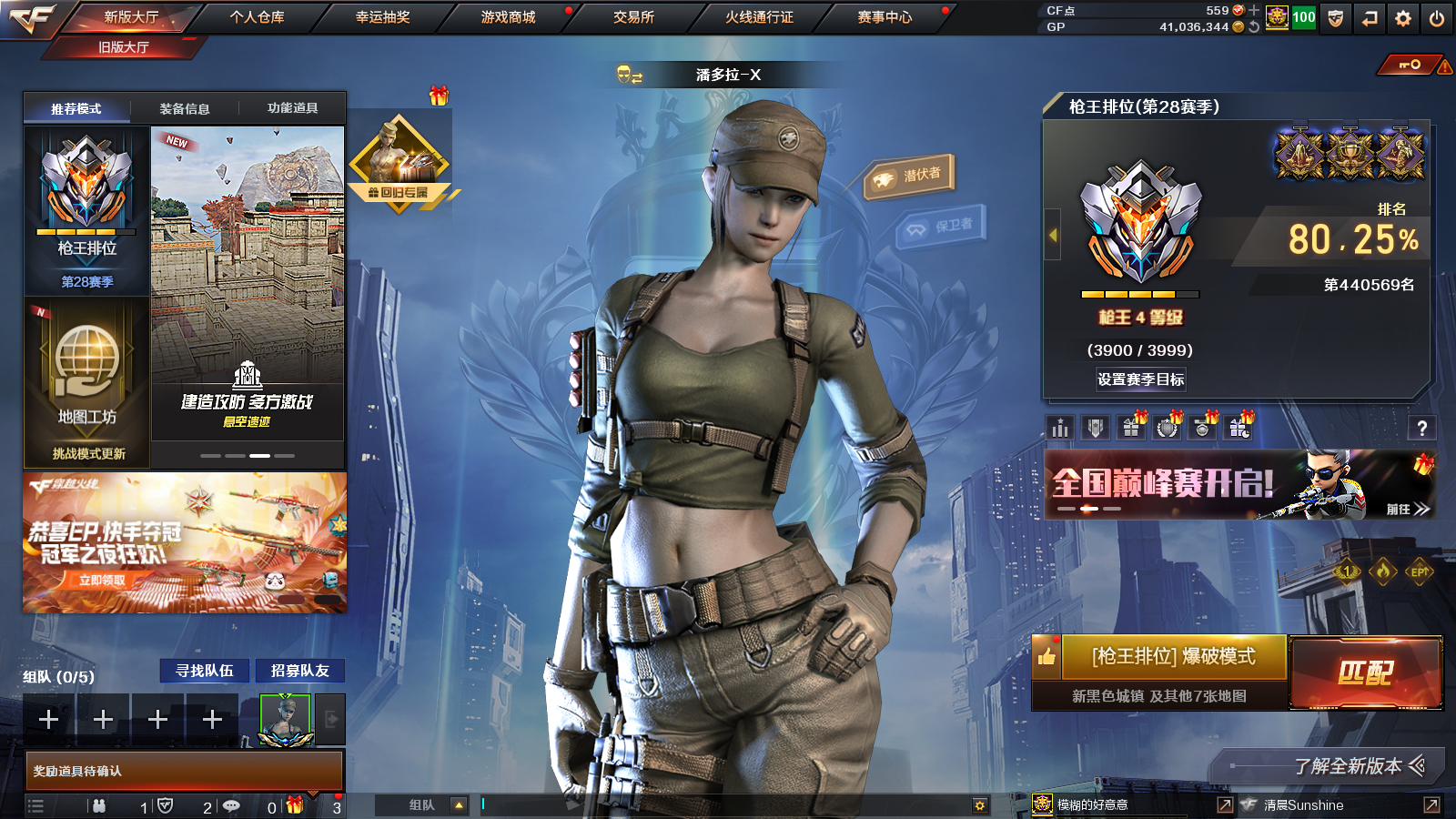Click the power exit icon
The image size is (1456, 819).
(x=1437, y=18)
